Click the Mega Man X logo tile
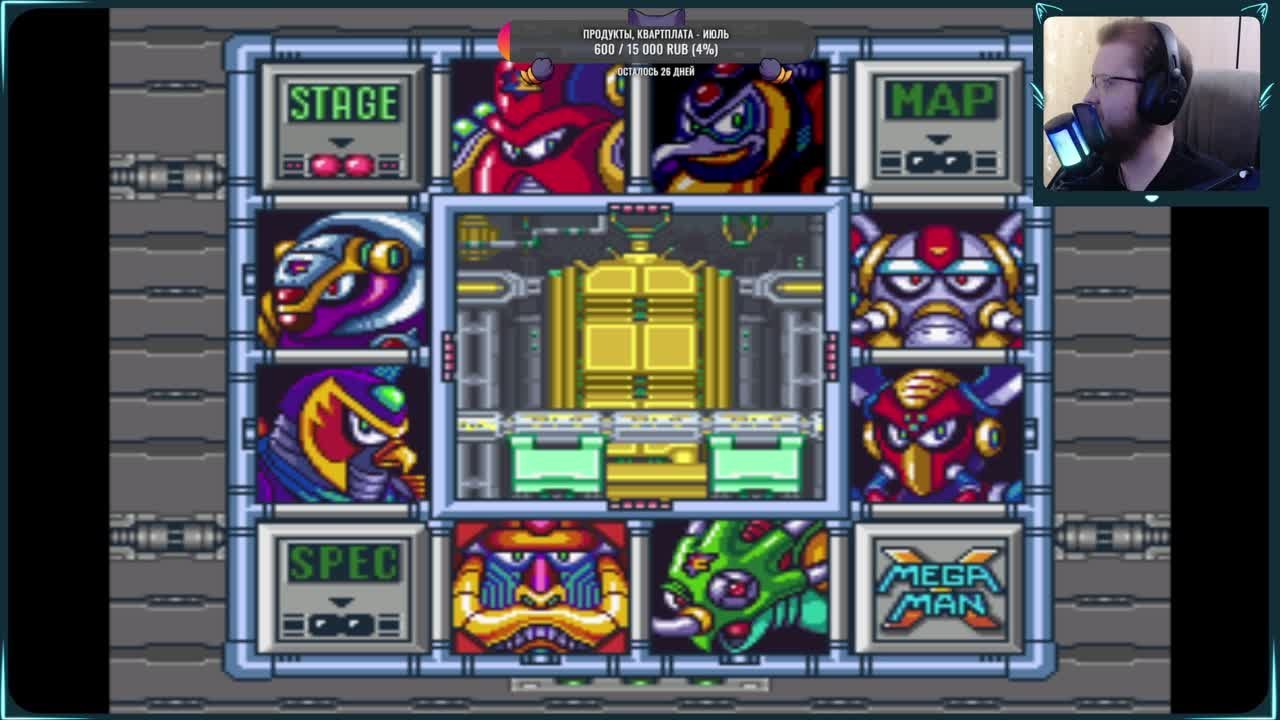Screen dimensions: 1280x720 click(939, 587)
